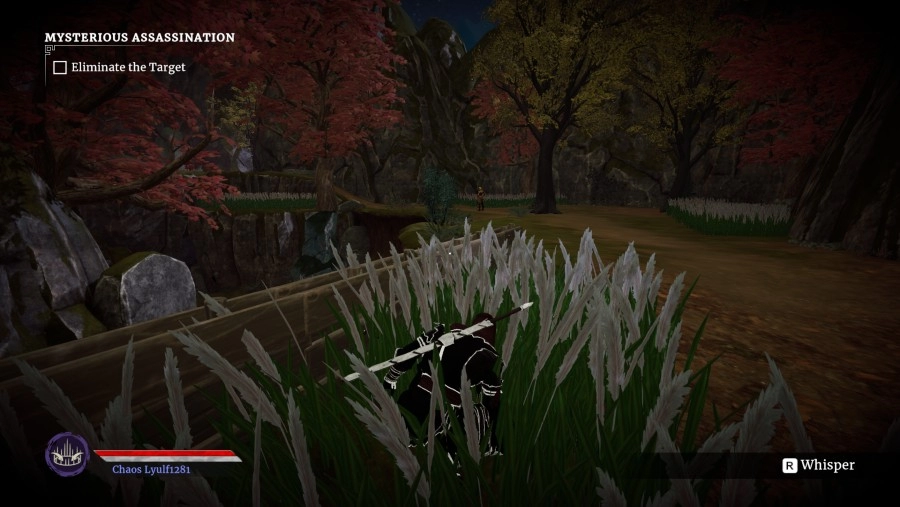Select the Mysterious Assassination quest title
Image resolution: width=900 pixels, height=507 pixels.
140,38
